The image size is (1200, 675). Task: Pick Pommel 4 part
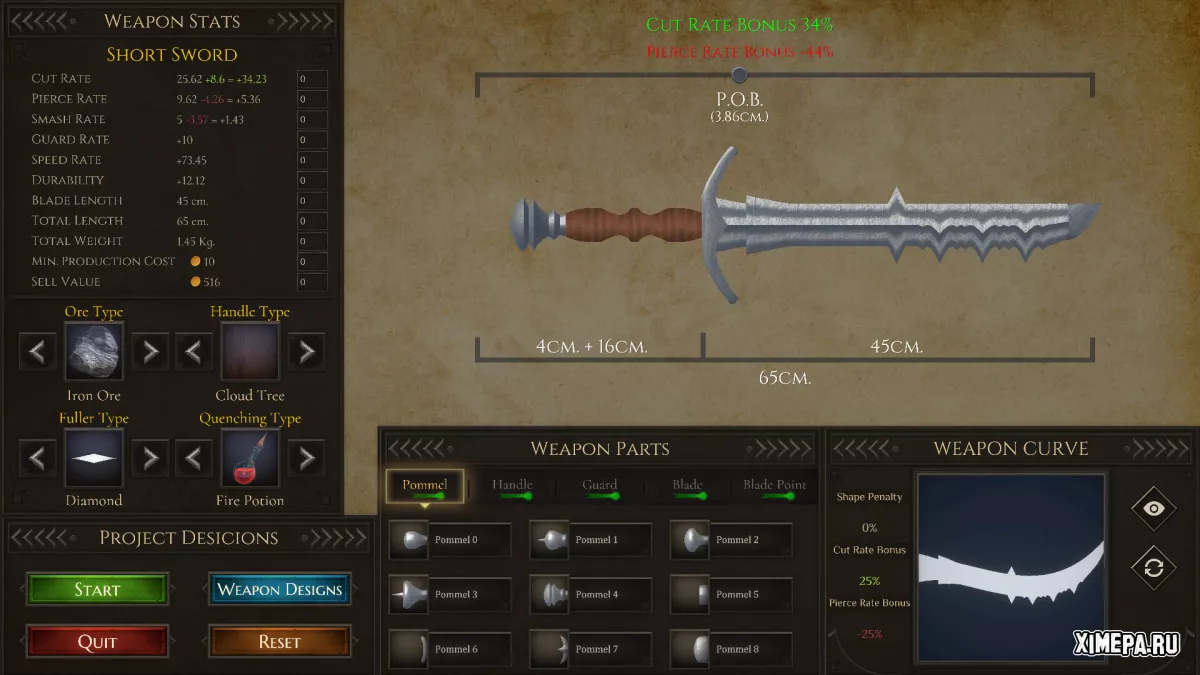[x=590, y=594]
